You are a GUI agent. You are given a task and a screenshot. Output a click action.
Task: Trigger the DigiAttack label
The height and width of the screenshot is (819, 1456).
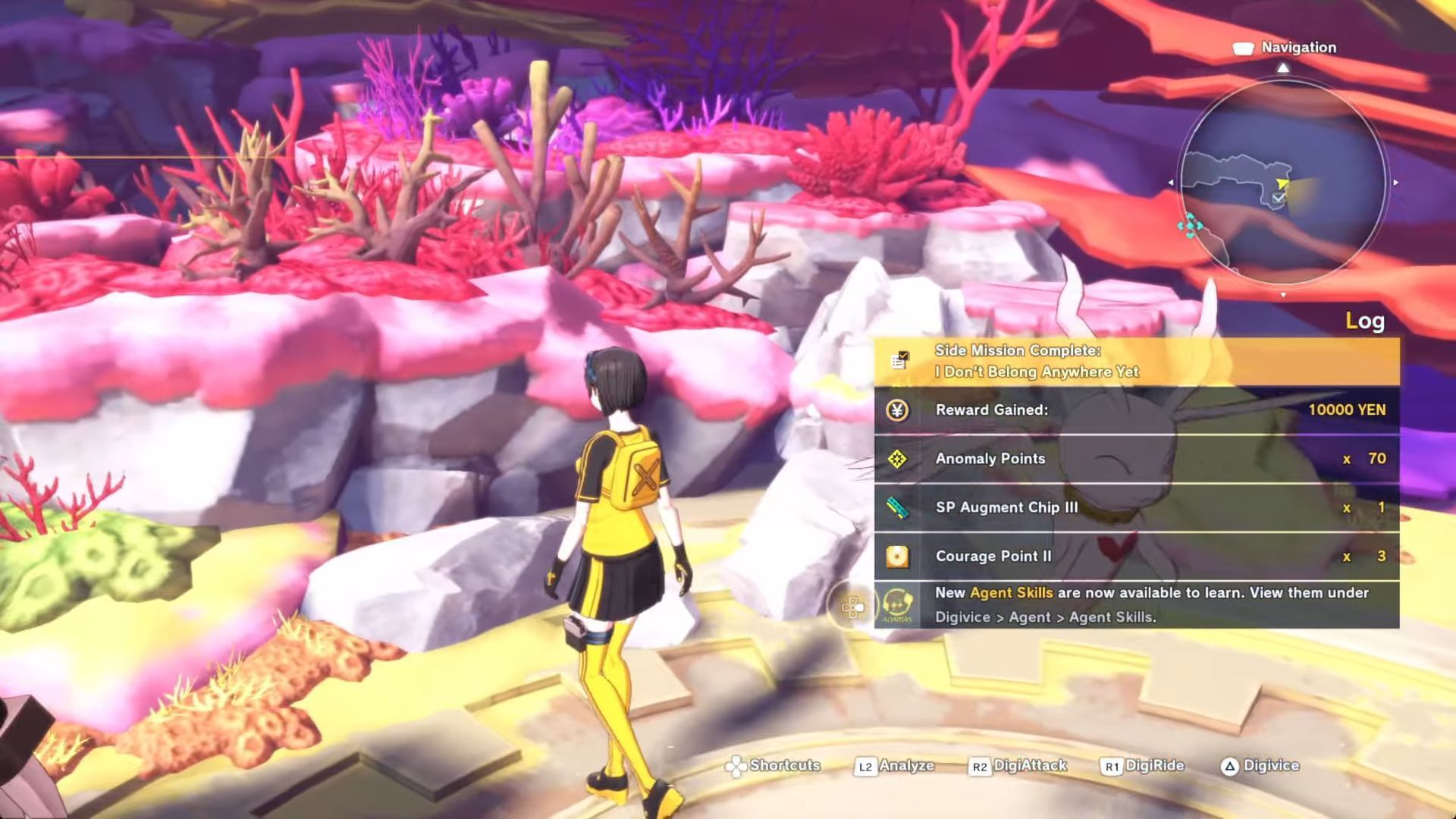[1029, 766]
